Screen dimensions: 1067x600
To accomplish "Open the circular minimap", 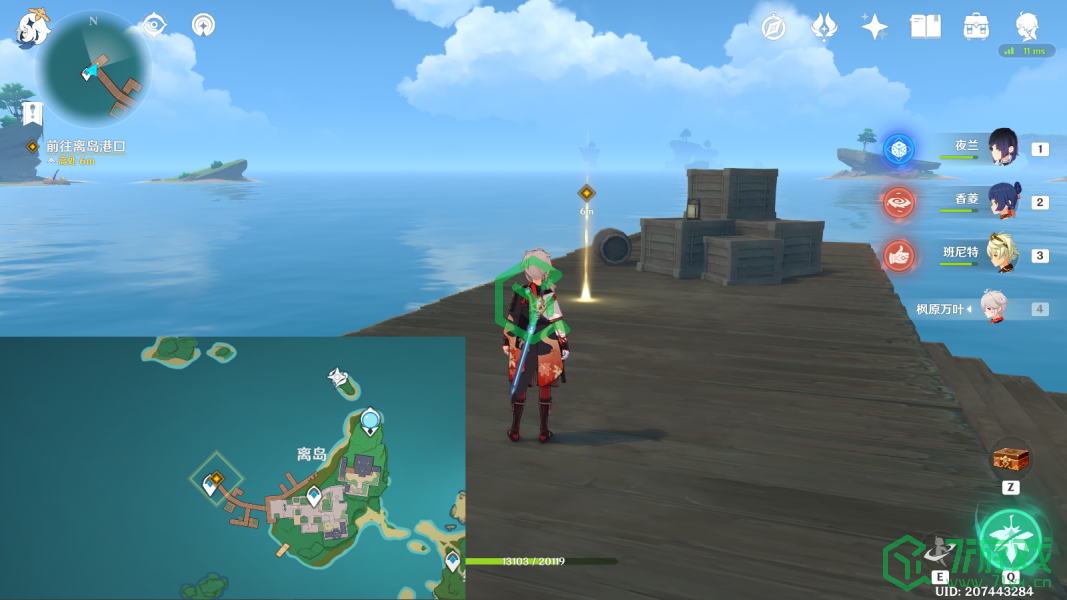I will coord(93,68).
